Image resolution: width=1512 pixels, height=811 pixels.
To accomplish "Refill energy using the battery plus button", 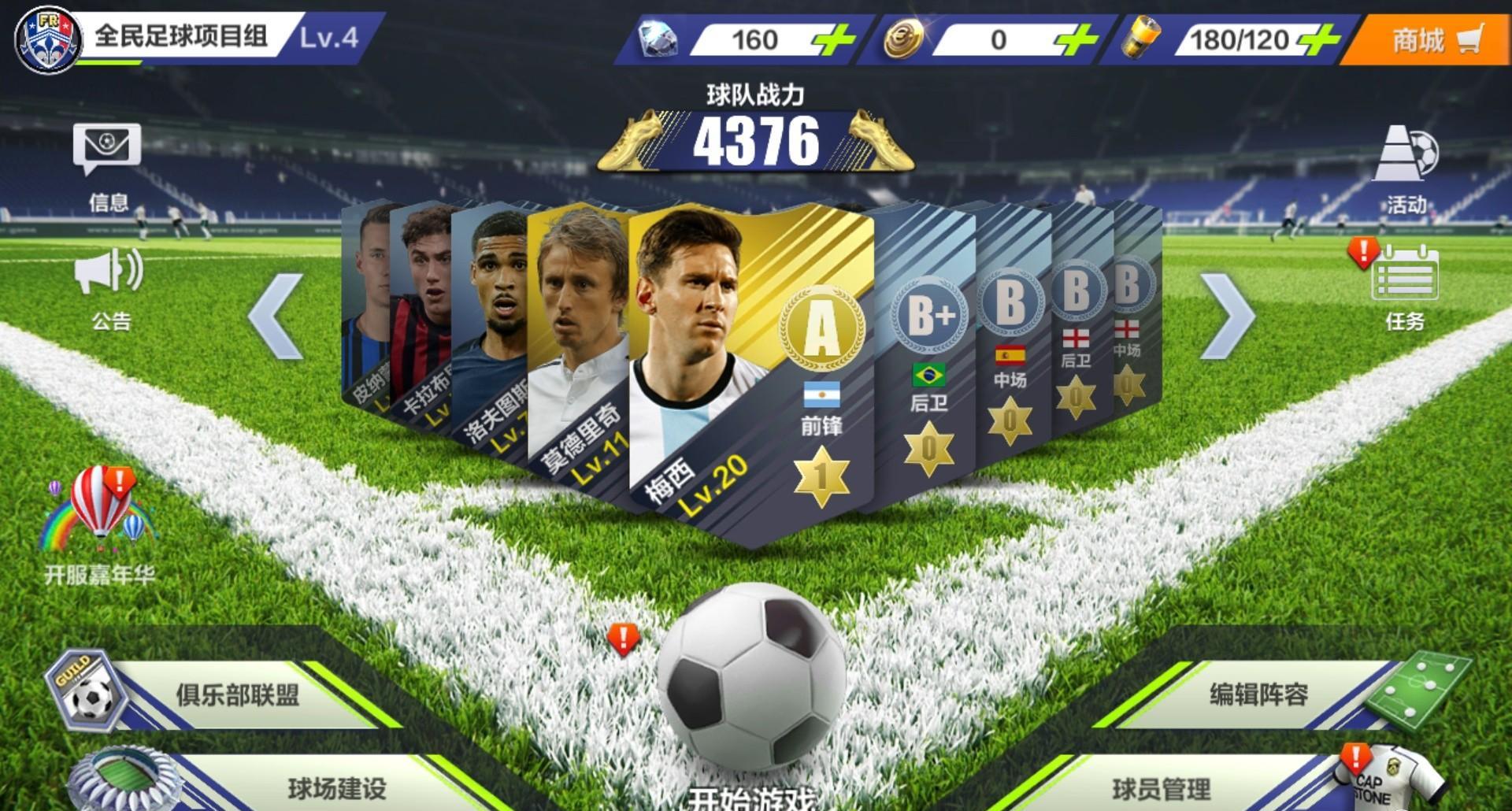I will [1317, 39].
